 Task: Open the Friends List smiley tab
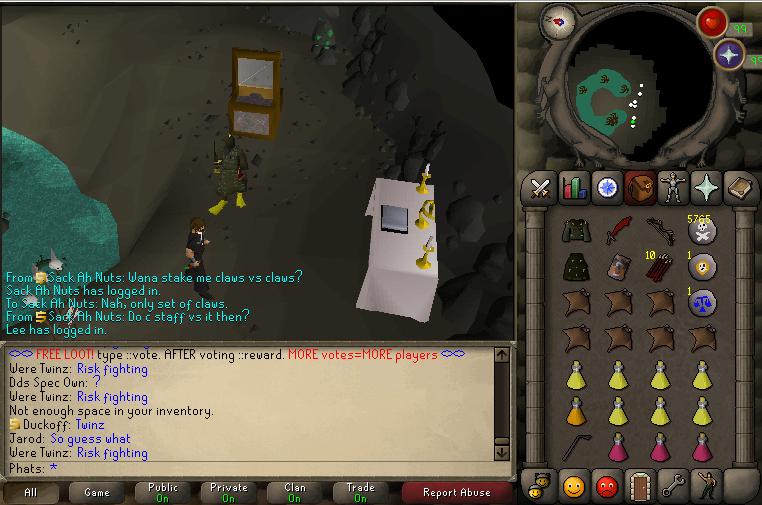click(x=574, y=486)
